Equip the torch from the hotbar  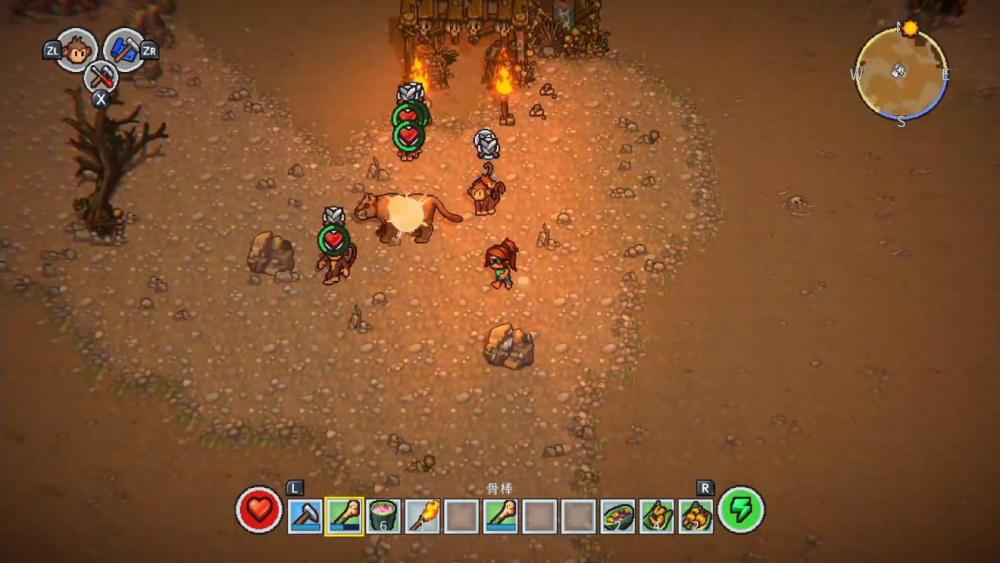pos(422,516)
